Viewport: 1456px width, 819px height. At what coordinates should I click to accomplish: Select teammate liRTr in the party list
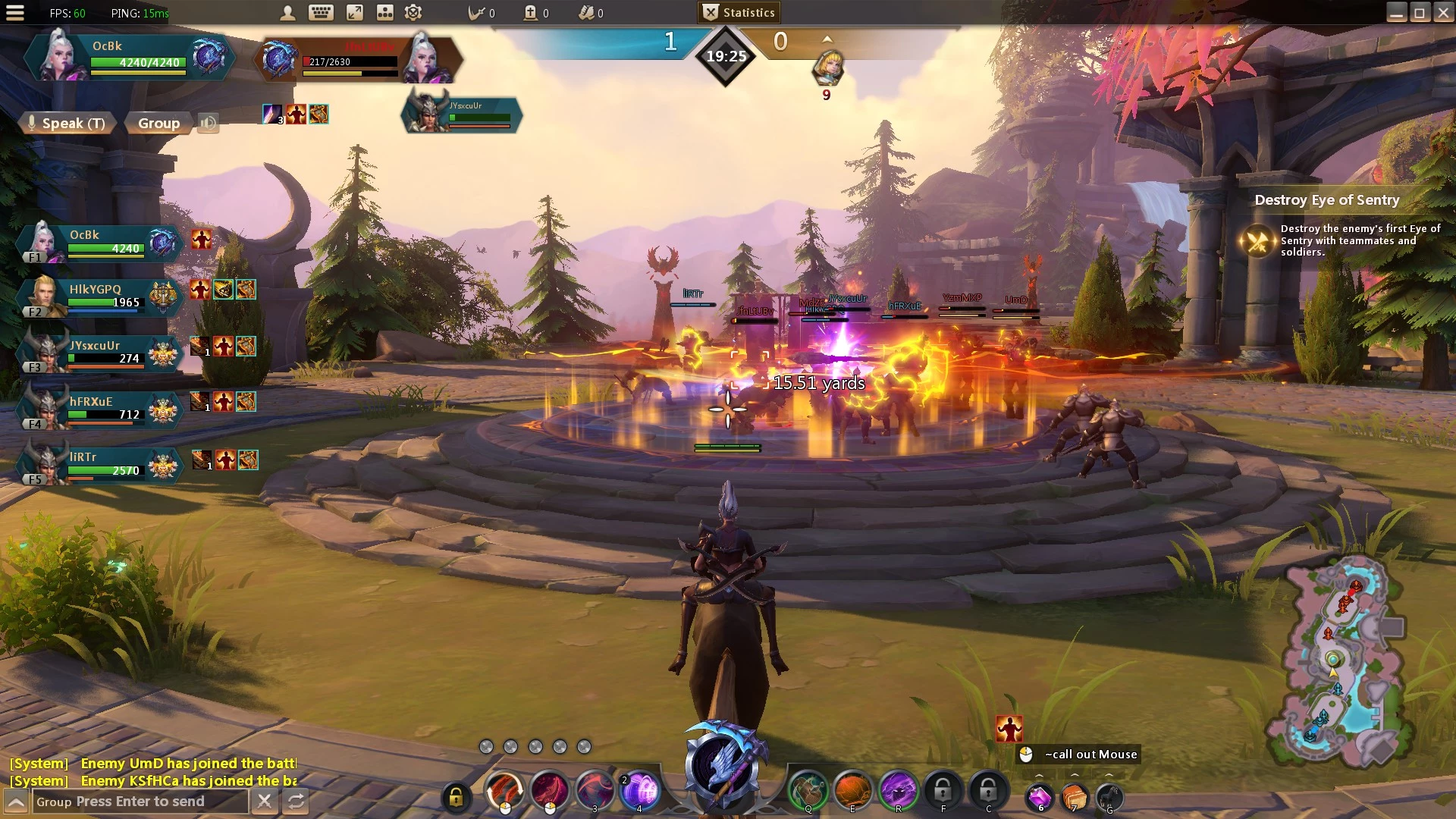99,464
